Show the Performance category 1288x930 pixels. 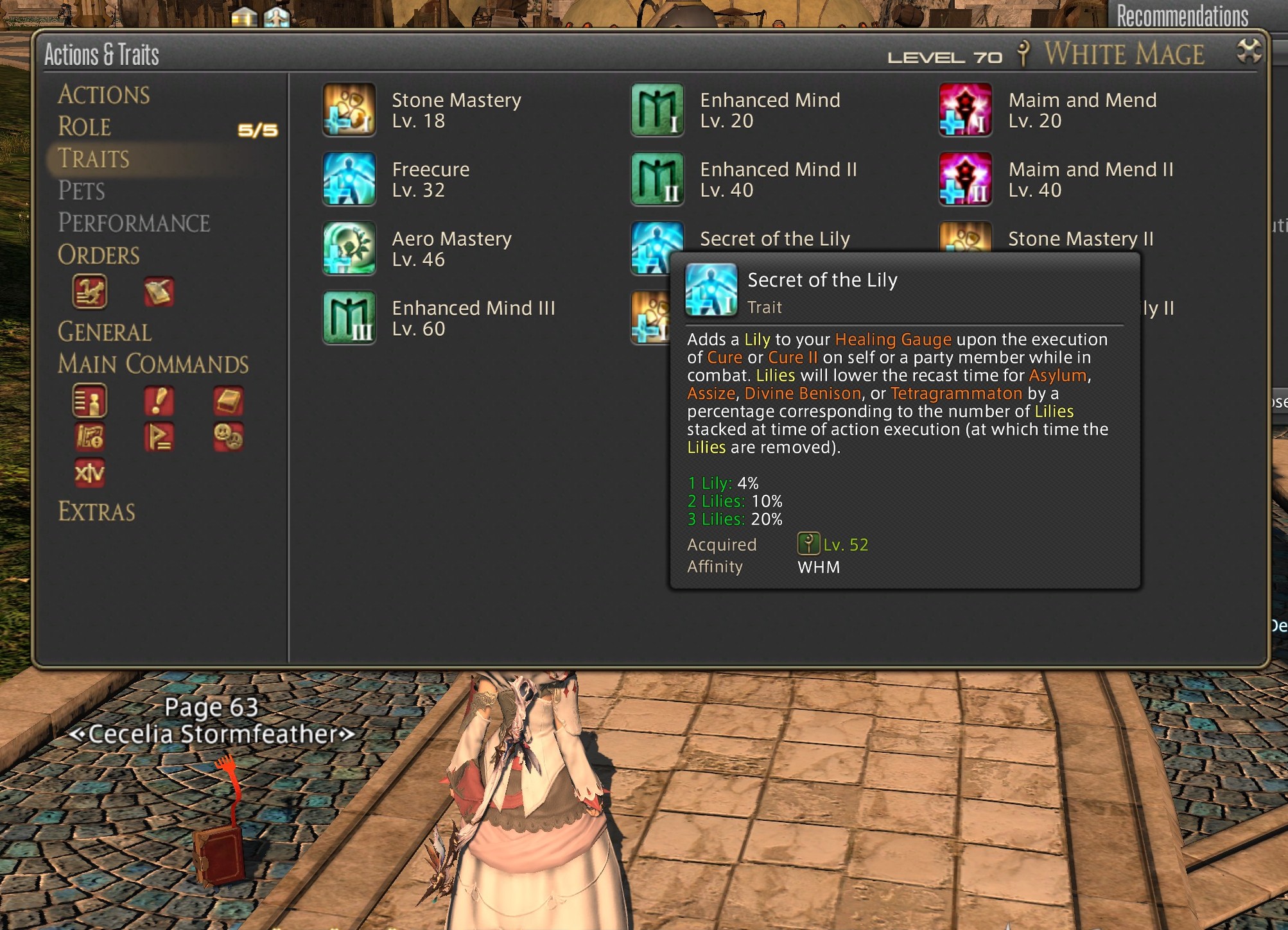tap(134, 223)
